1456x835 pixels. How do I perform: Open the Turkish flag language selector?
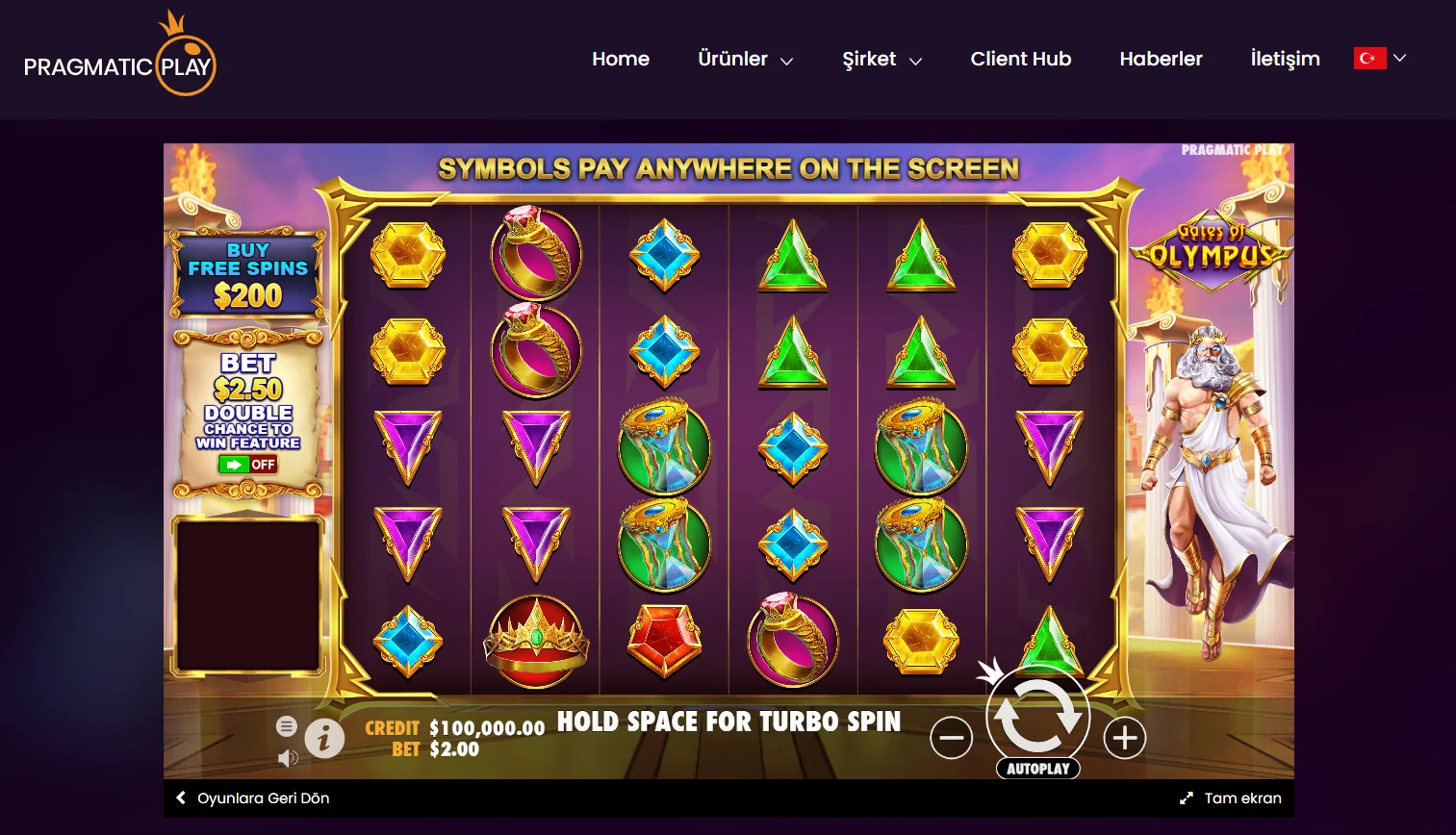click(x=1370, y=58)
